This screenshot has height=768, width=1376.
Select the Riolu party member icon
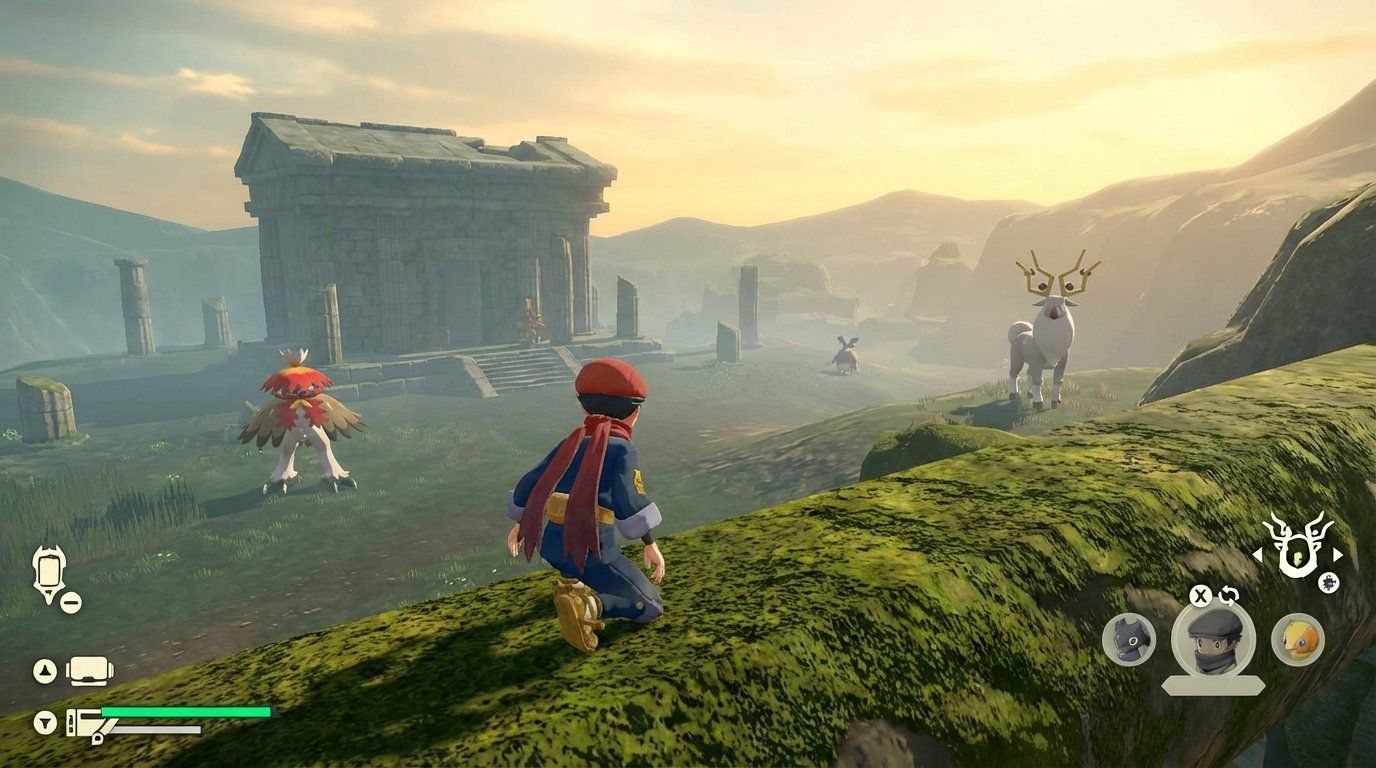(x=1130, y=639)
